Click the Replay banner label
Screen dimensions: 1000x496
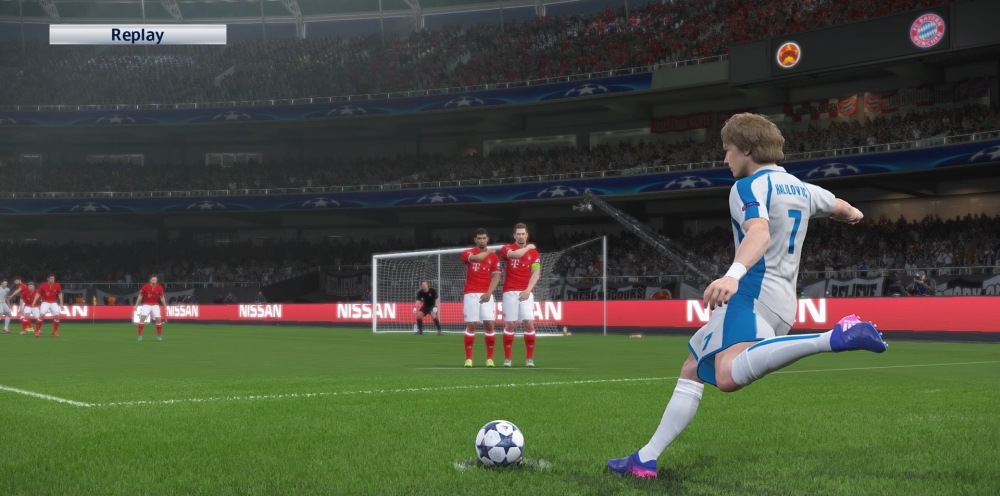tap(137, 35)
